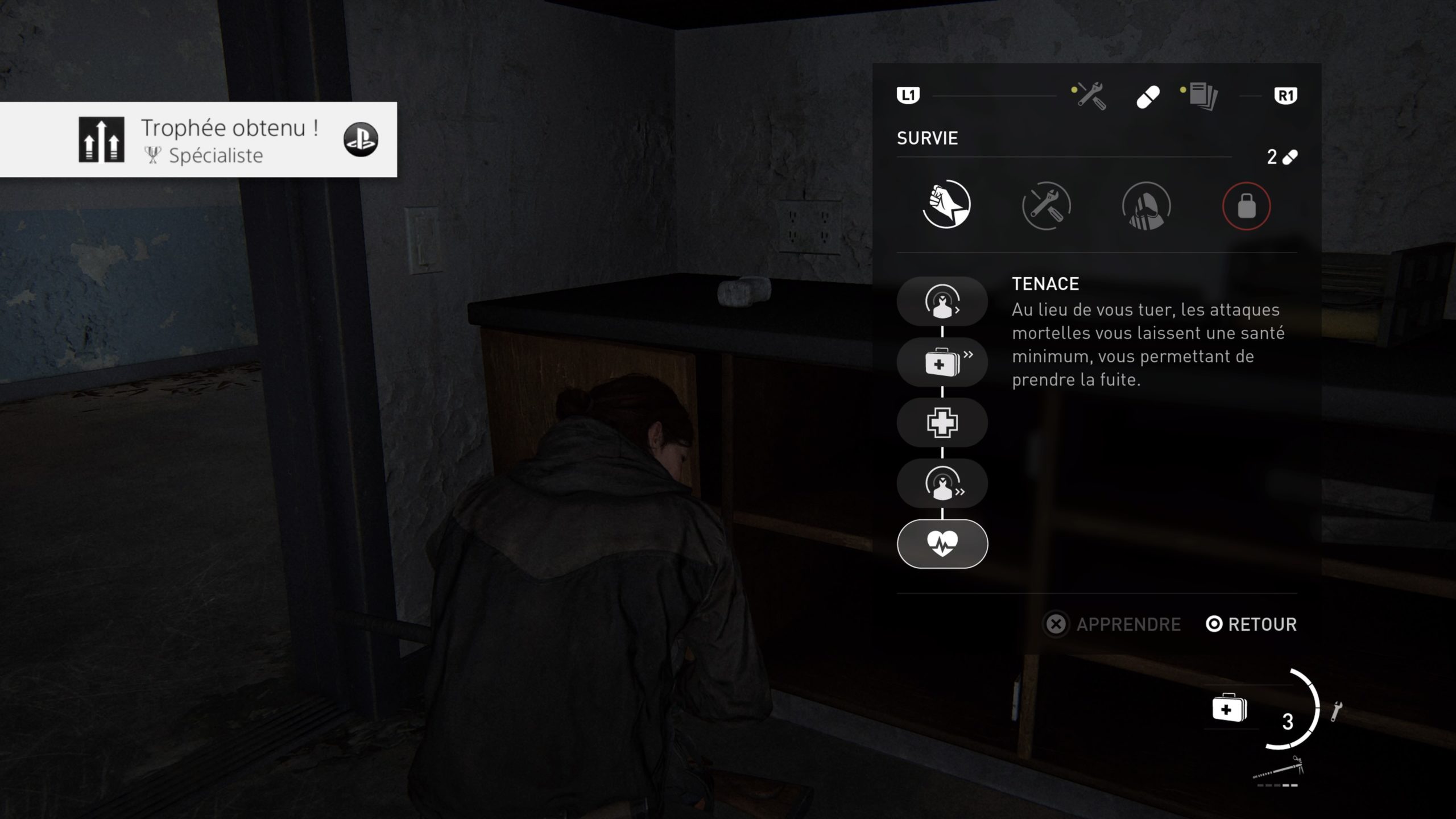The width and height of the screenshot is (1456, 819).
Task: Select the locked red padlock branch
Action: pos(1246,205)
